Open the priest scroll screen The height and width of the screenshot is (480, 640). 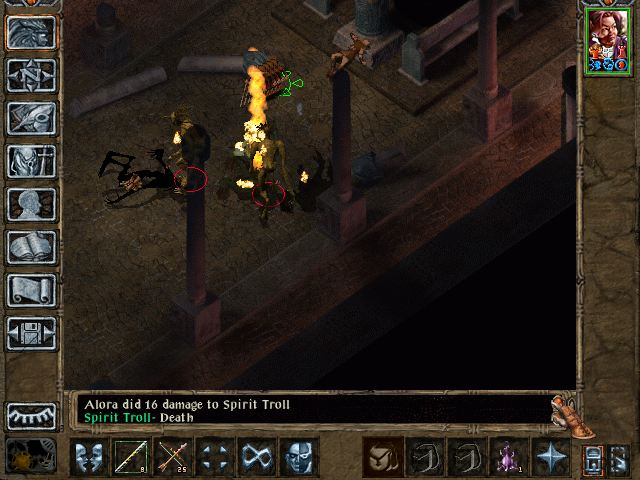click(31, 290)
